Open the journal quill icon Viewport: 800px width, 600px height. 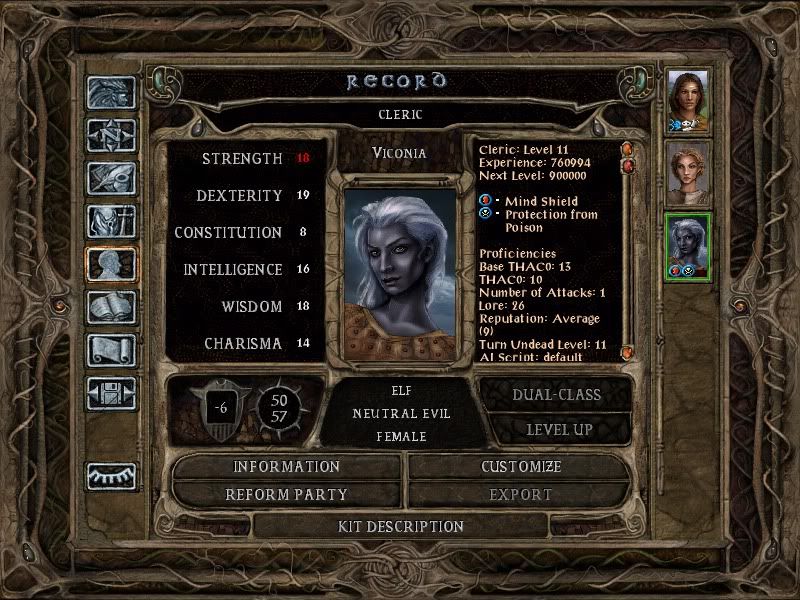point(111,178)
